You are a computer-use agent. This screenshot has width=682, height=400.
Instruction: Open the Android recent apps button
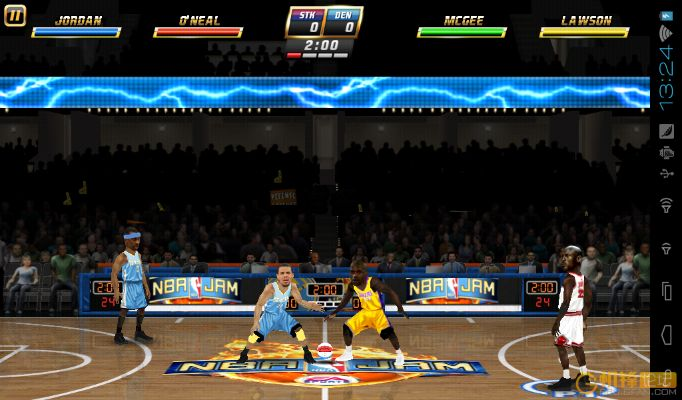click(x=666, y=292)
